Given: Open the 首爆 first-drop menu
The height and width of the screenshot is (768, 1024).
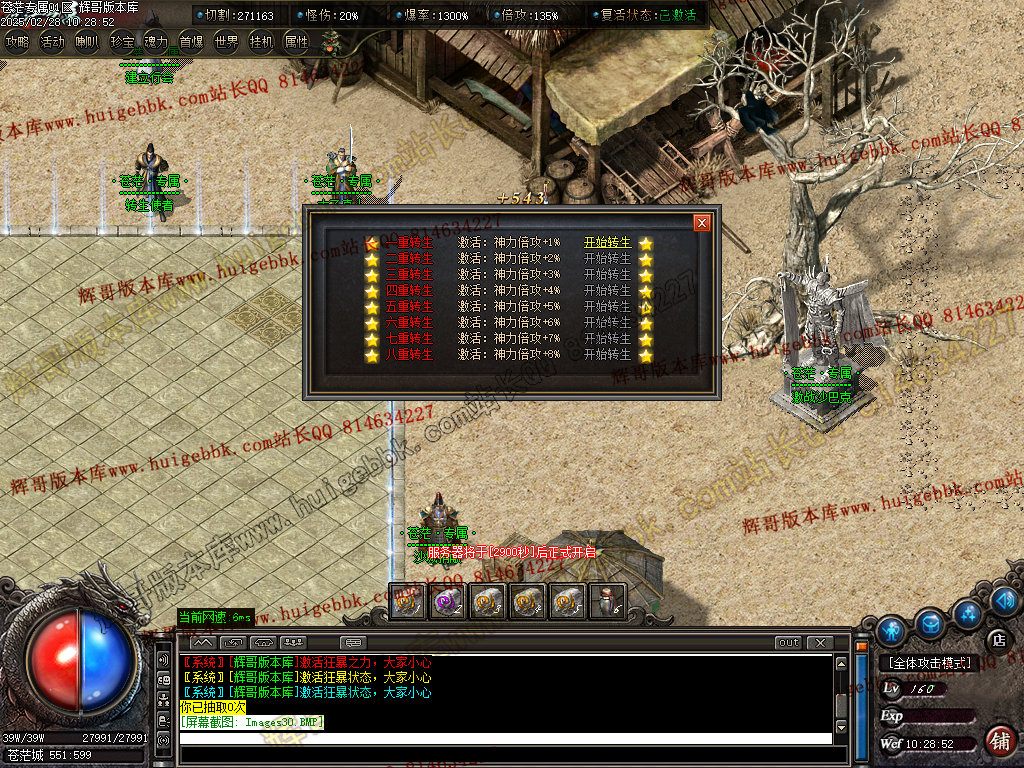Looking at the screenshot, I should point(191,42).
